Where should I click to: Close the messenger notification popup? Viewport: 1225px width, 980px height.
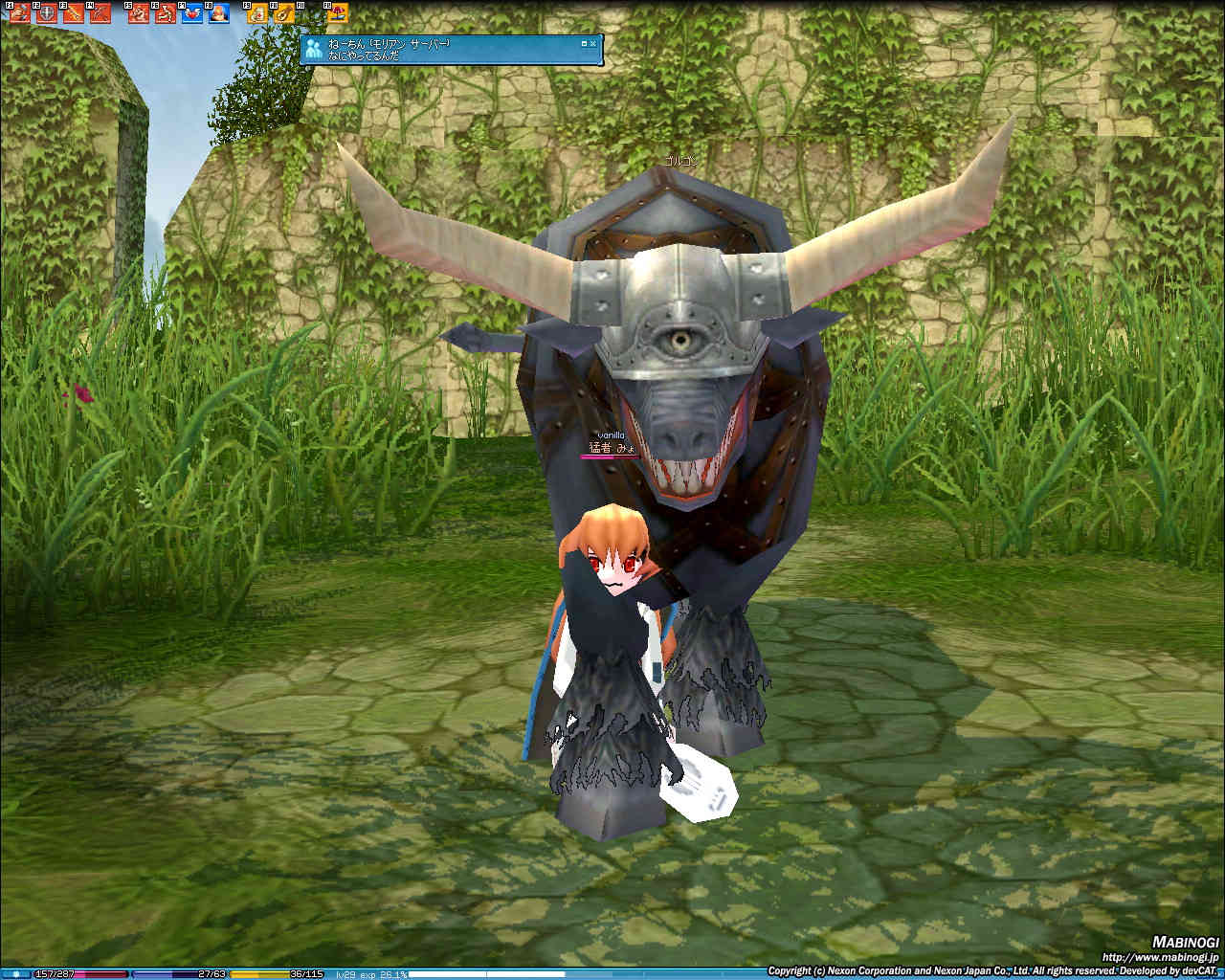[593, 43]
